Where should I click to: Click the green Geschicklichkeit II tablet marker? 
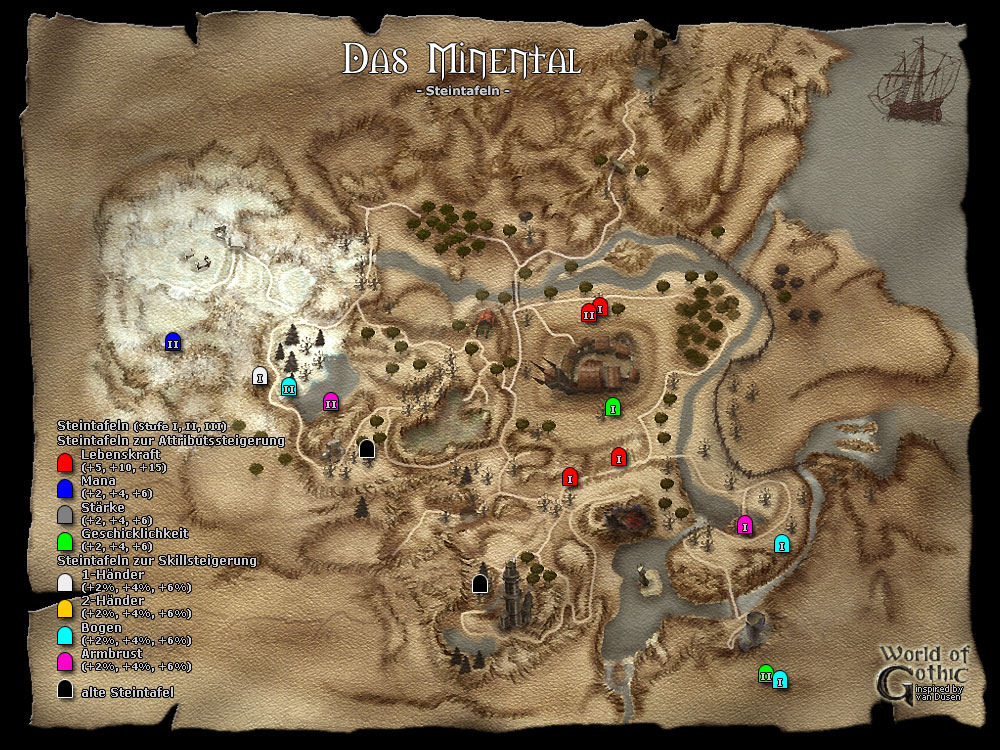[x=766, y=675]
